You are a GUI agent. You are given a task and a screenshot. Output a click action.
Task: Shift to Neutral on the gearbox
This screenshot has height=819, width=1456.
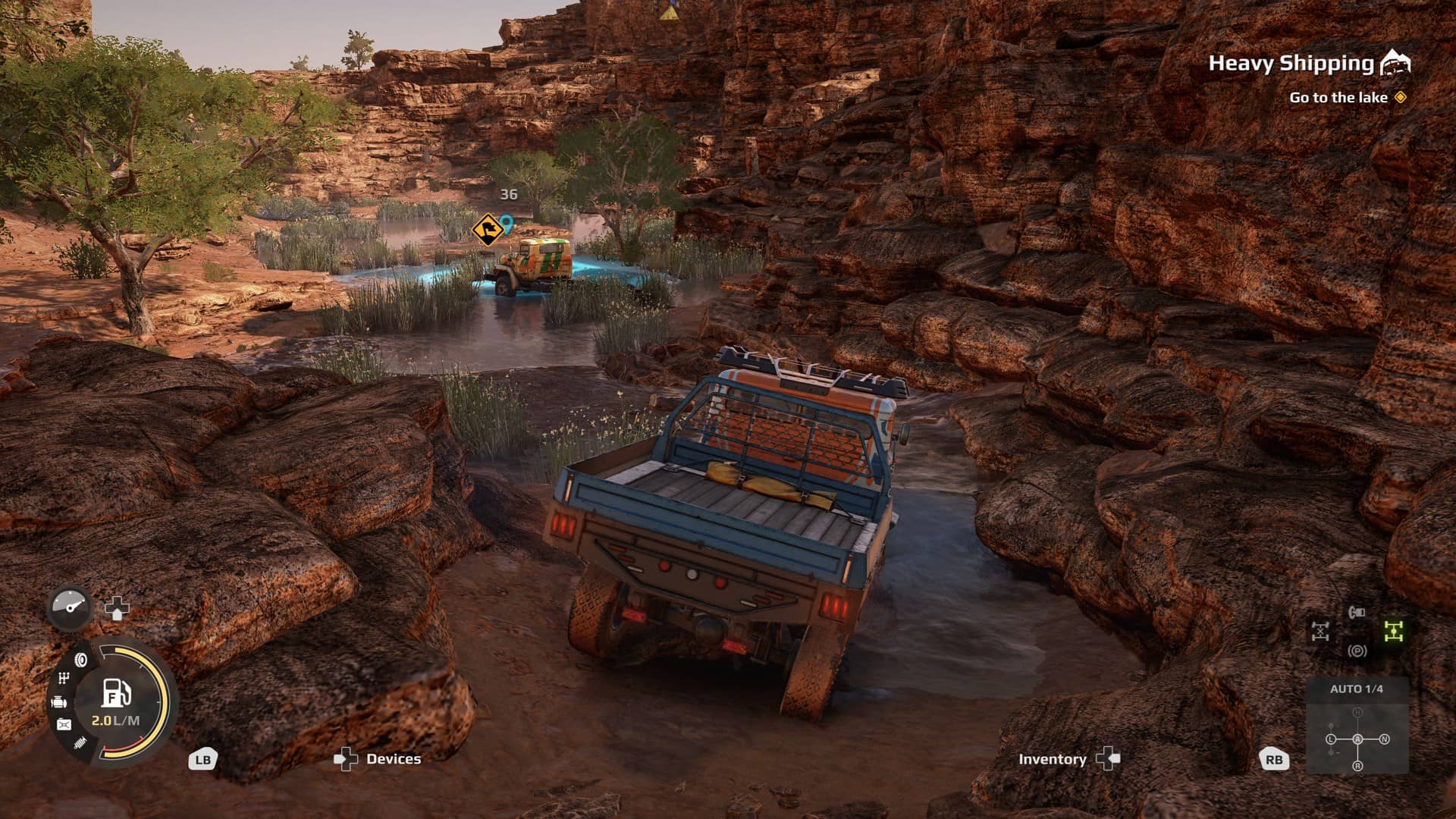[1384, 739]
